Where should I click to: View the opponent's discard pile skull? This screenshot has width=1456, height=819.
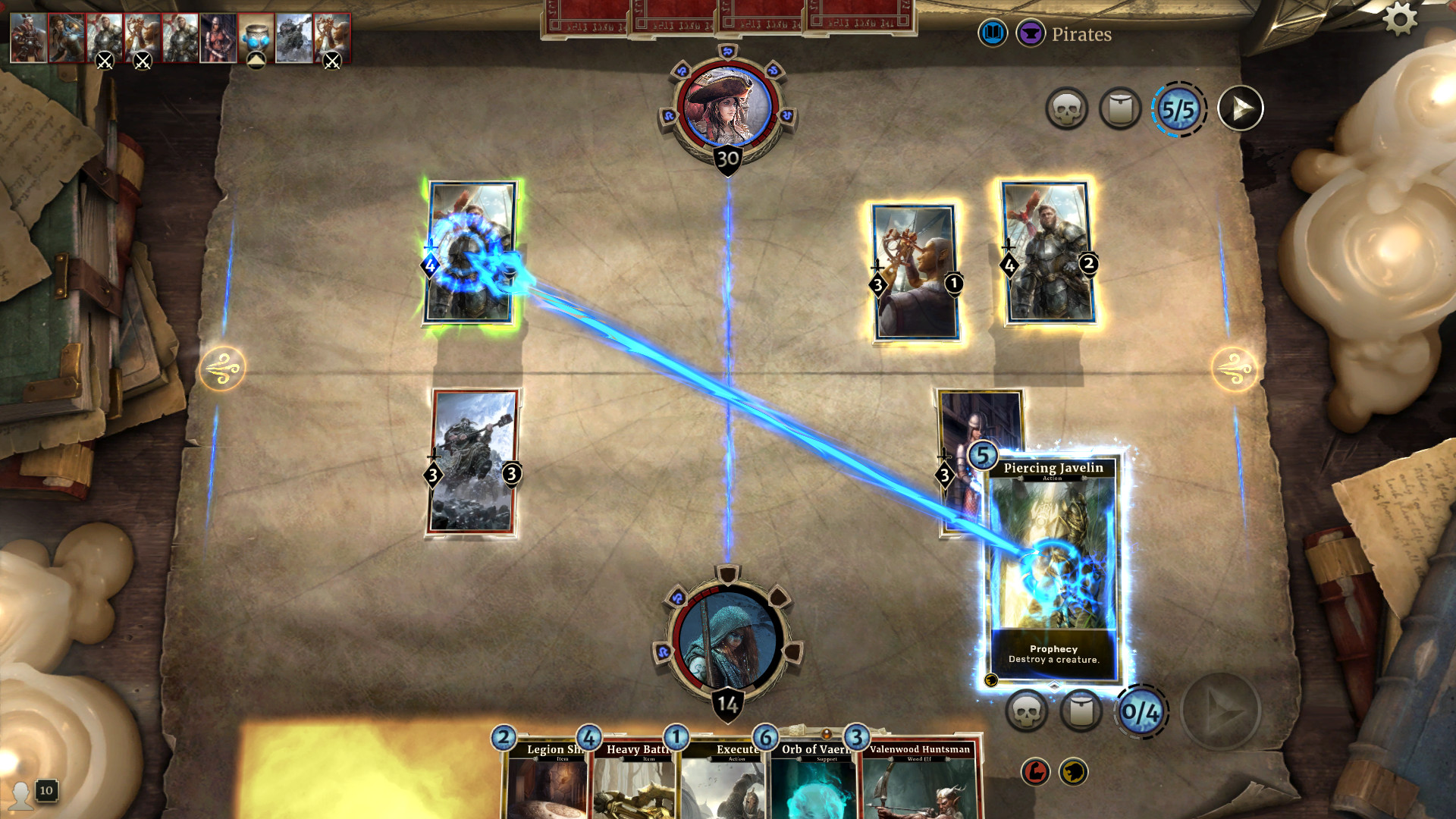point(1066,109)
